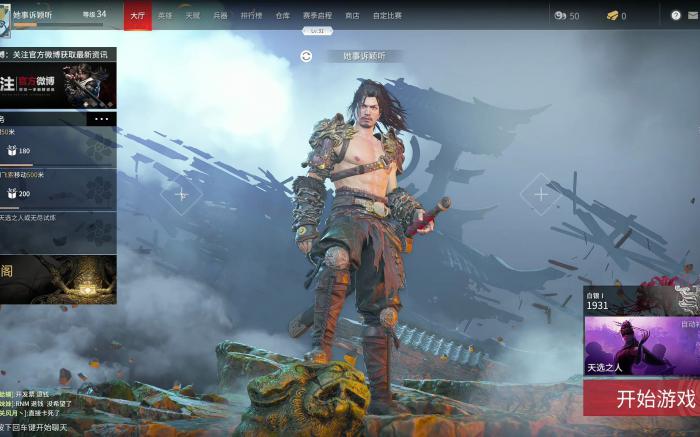Screen dimensions: 700x437
Task: Open the 英雄 heroes tab
Action: click(165, 15)
